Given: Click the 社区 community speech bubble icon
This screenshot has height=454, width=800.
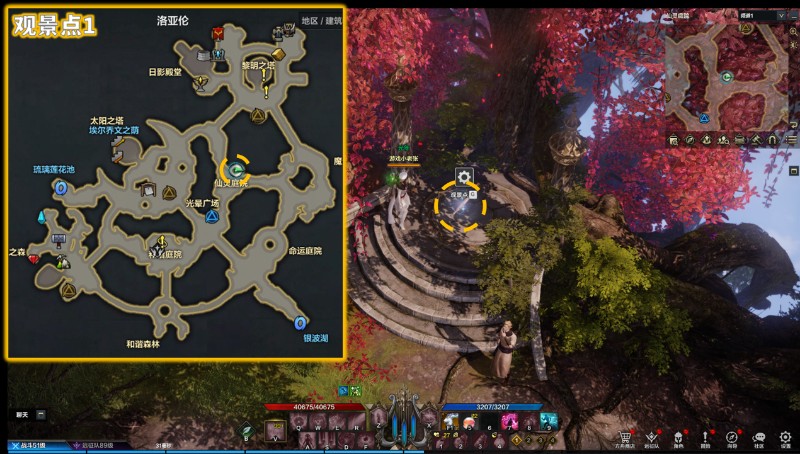Looking at the screenshot, I should coord(759,437).
